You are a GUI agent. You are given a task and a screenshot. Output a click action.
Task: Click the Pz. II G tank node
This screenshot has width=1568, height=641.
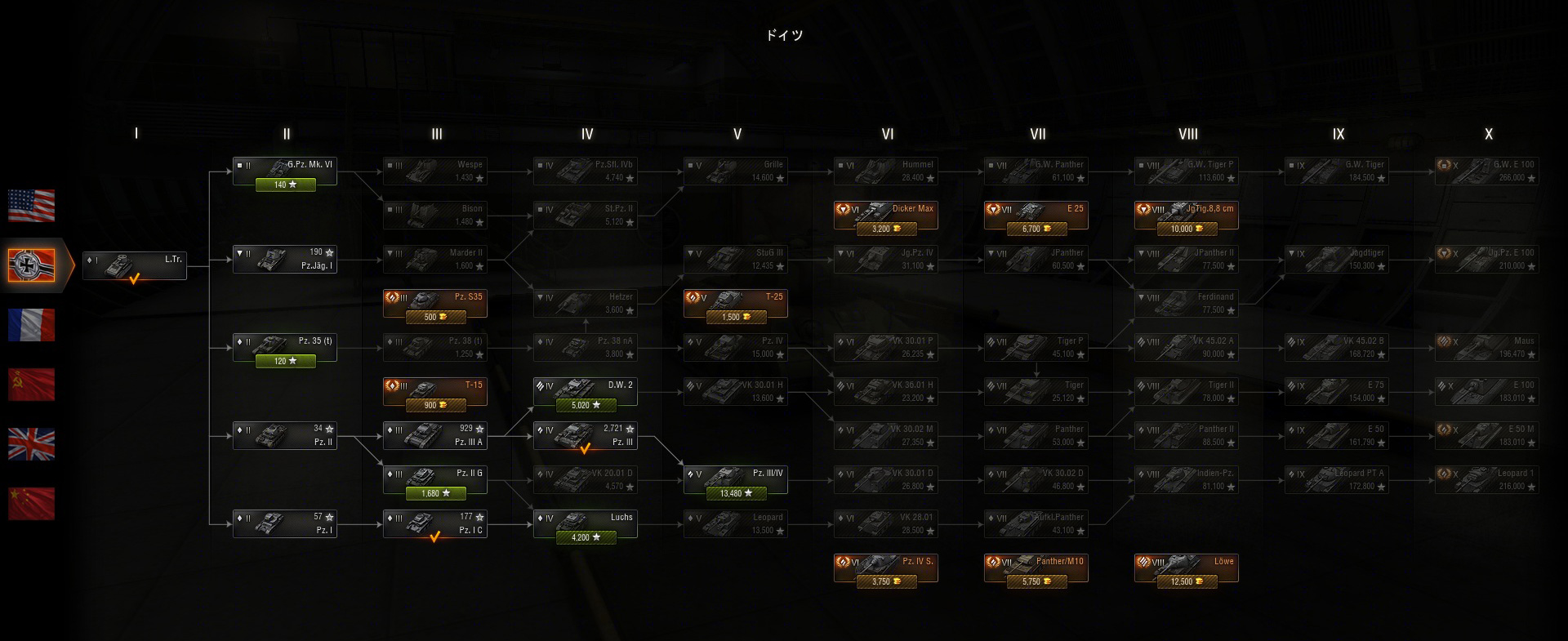click(435, 480)
